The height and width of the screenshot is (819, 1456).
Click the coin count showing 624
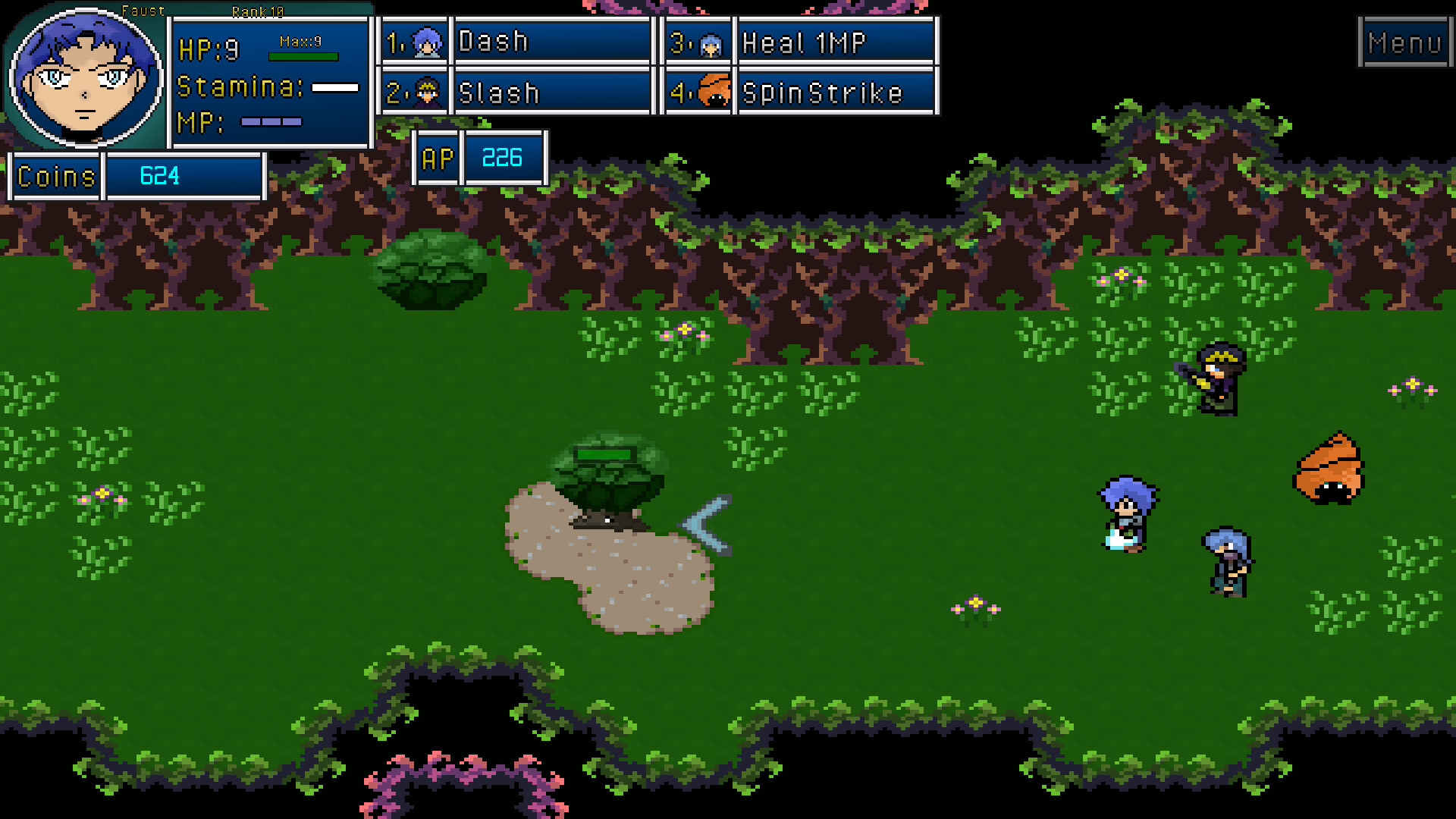point(159,176)
